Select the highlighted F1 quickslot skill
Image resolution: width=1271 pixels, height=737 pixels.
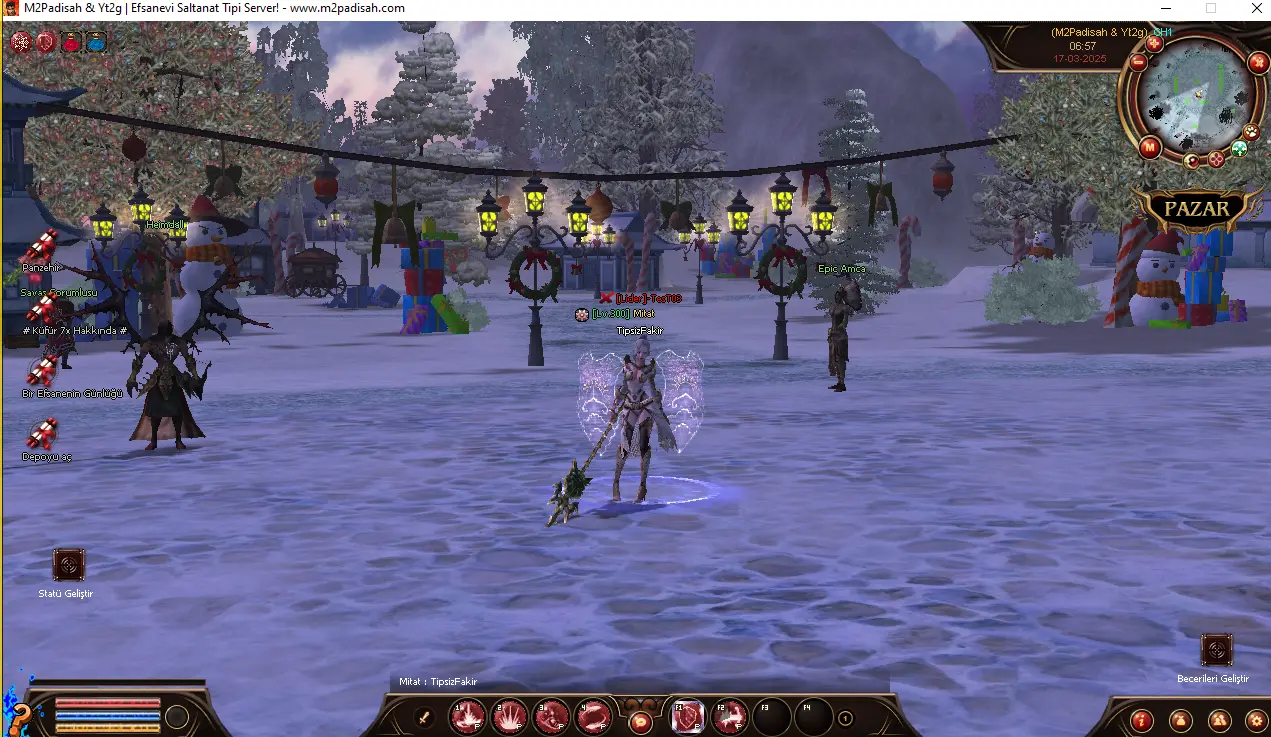688,716
